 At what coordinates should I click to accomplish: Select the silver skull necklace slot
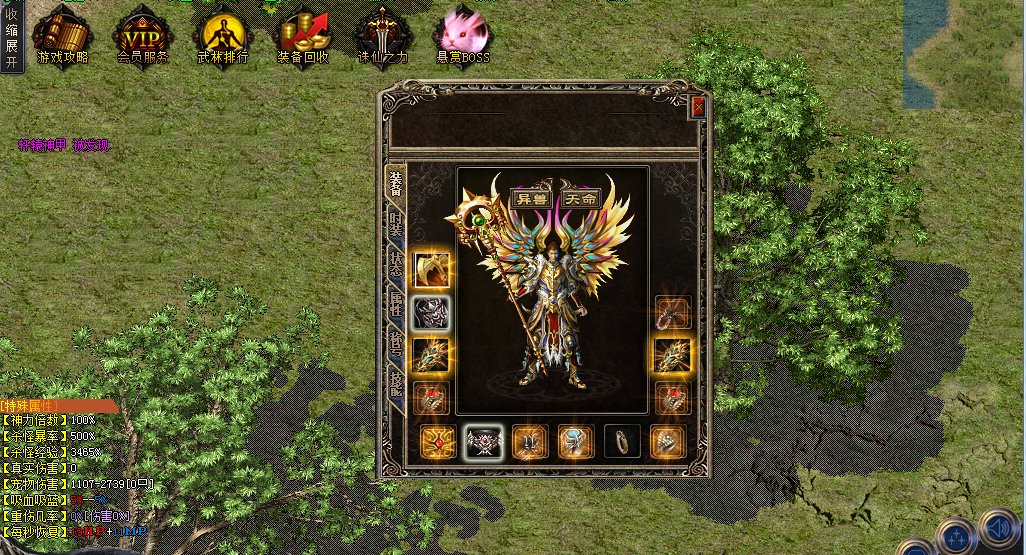click(432, 313)
